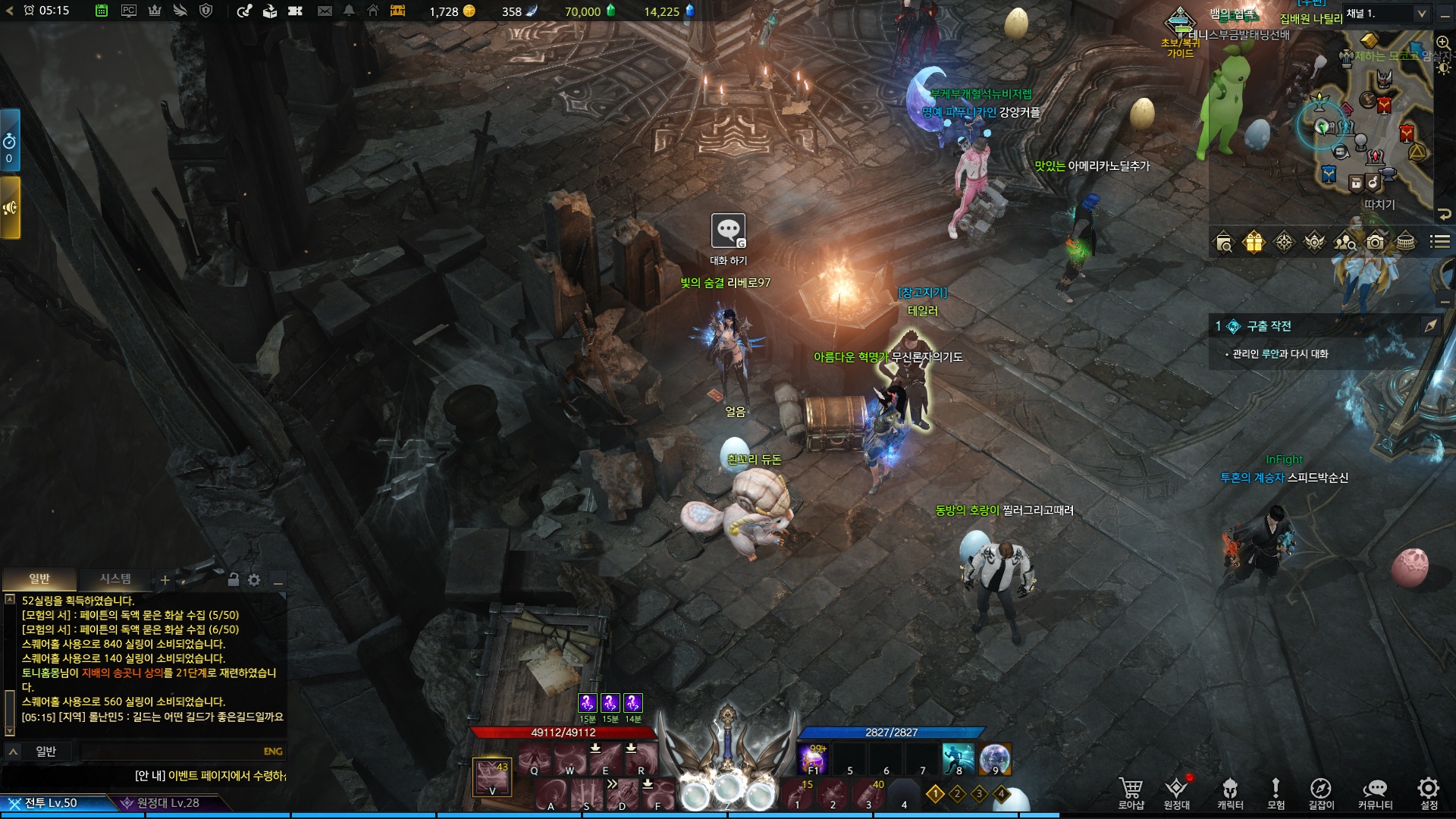The image size is (1456, 819).
Task: Toggle the chat window lock
Action: pos(234,580)
